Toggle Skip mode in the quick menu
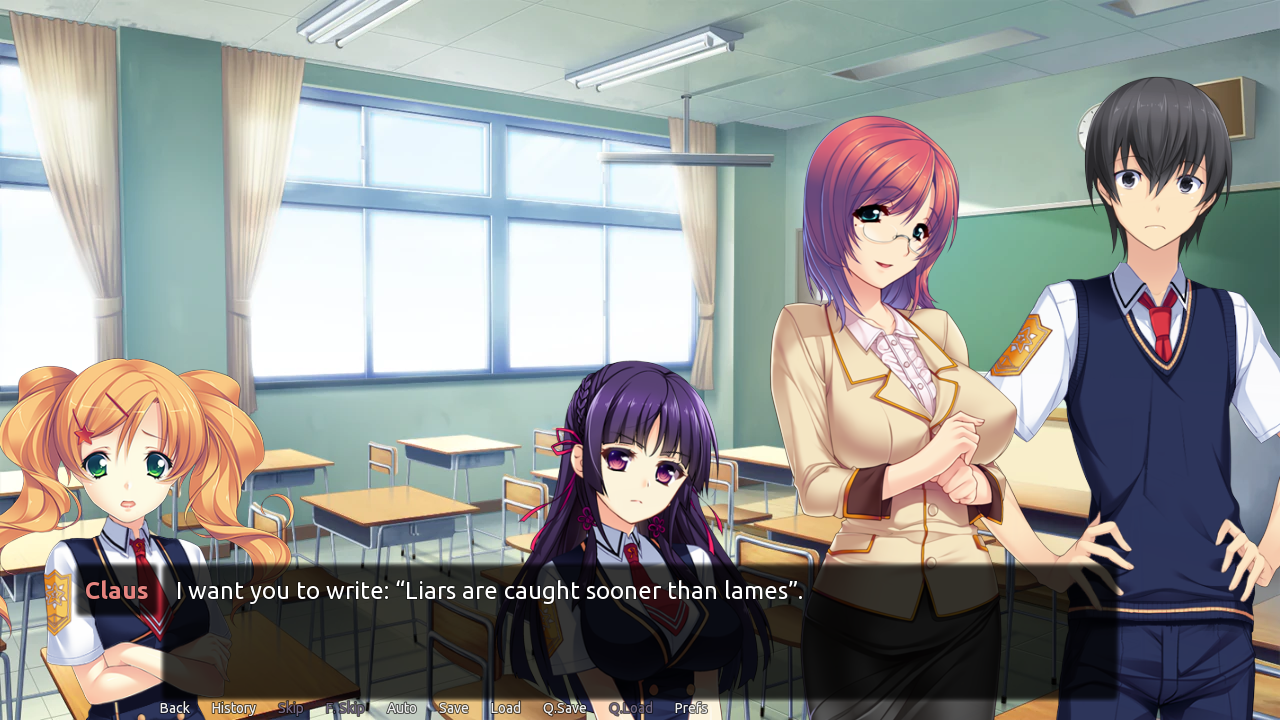This screenshot has height=720, width=1280. (x=291, y=707)
